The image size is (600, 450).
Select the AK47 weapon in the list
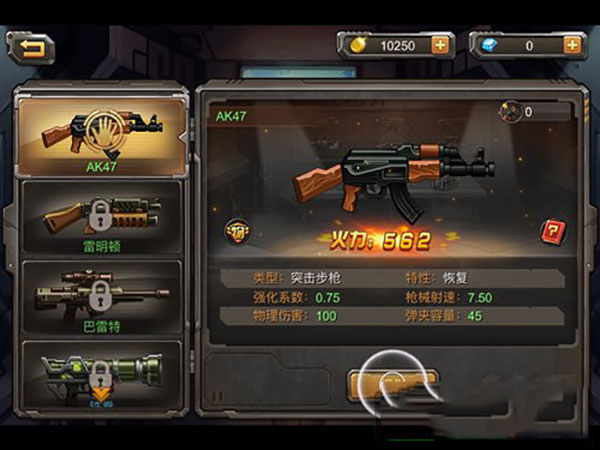click(x=101, y=135)
